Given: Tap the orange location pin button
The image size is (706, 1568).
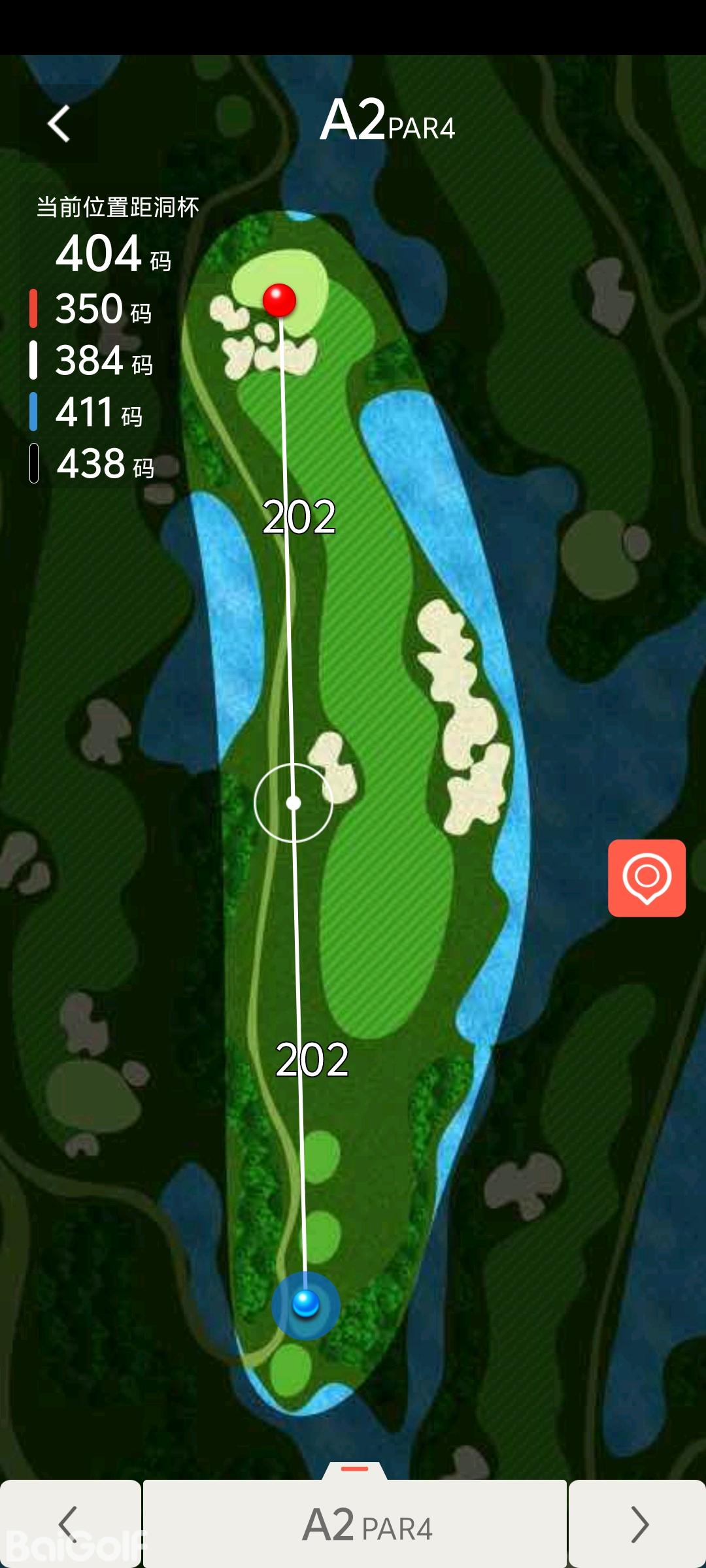Looking at the screenshot, I should click(x=647, y=877).
